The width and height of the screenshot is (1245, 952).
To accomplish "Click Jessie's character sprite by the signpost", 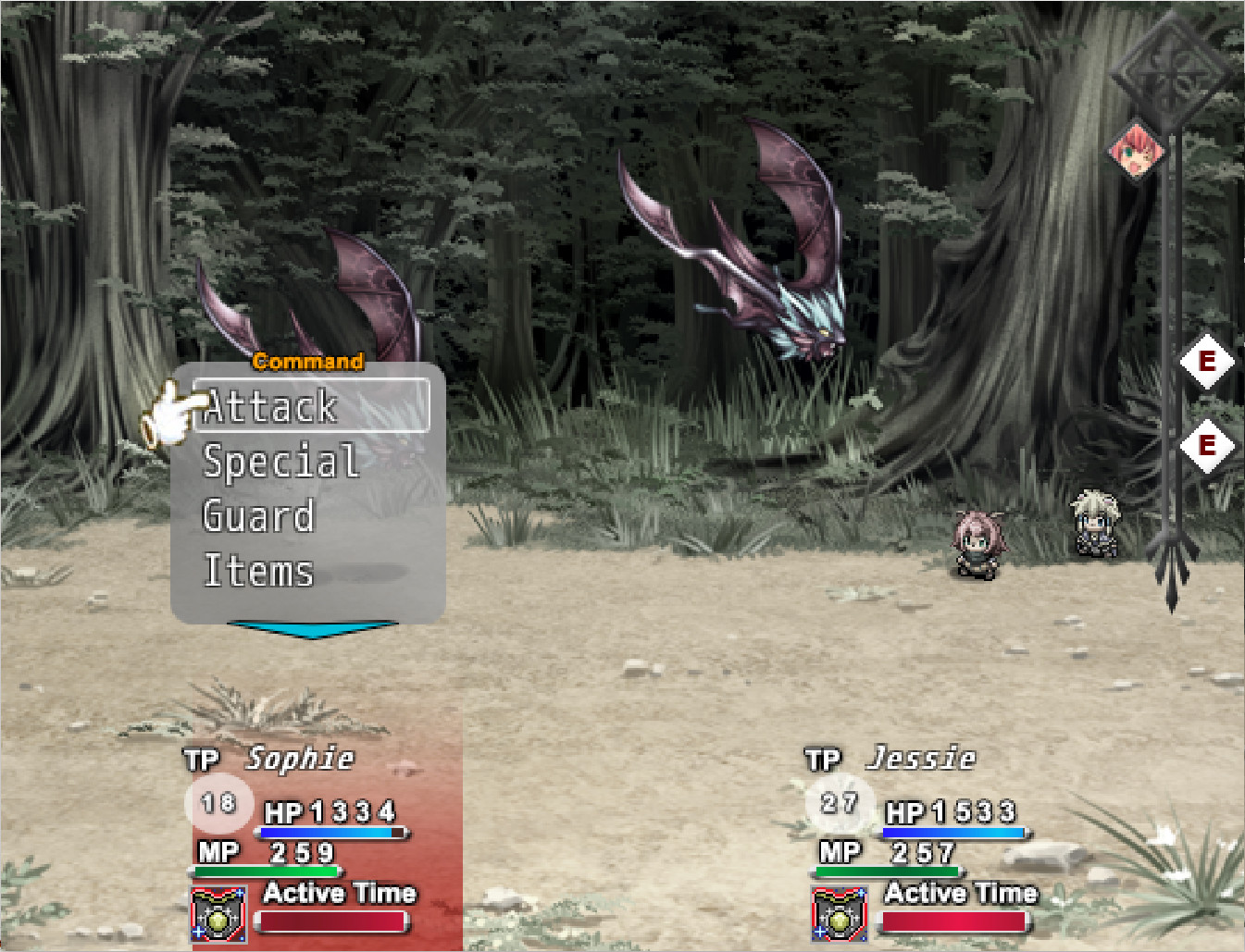I will coord(1093,525).
